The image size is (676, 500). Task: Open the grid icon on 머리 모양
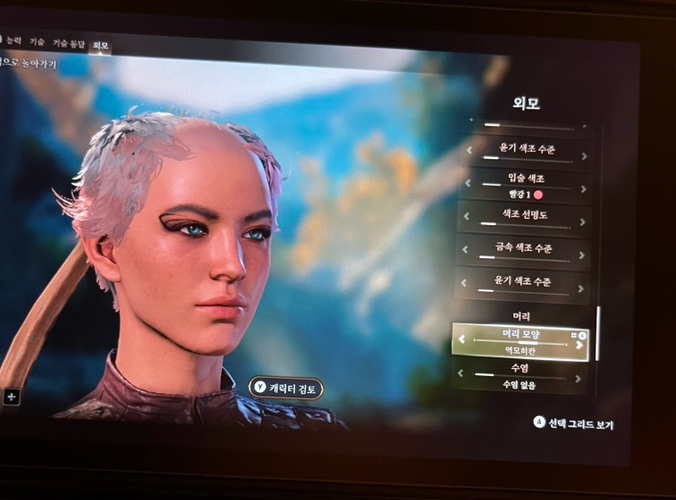tap(575, 334)
